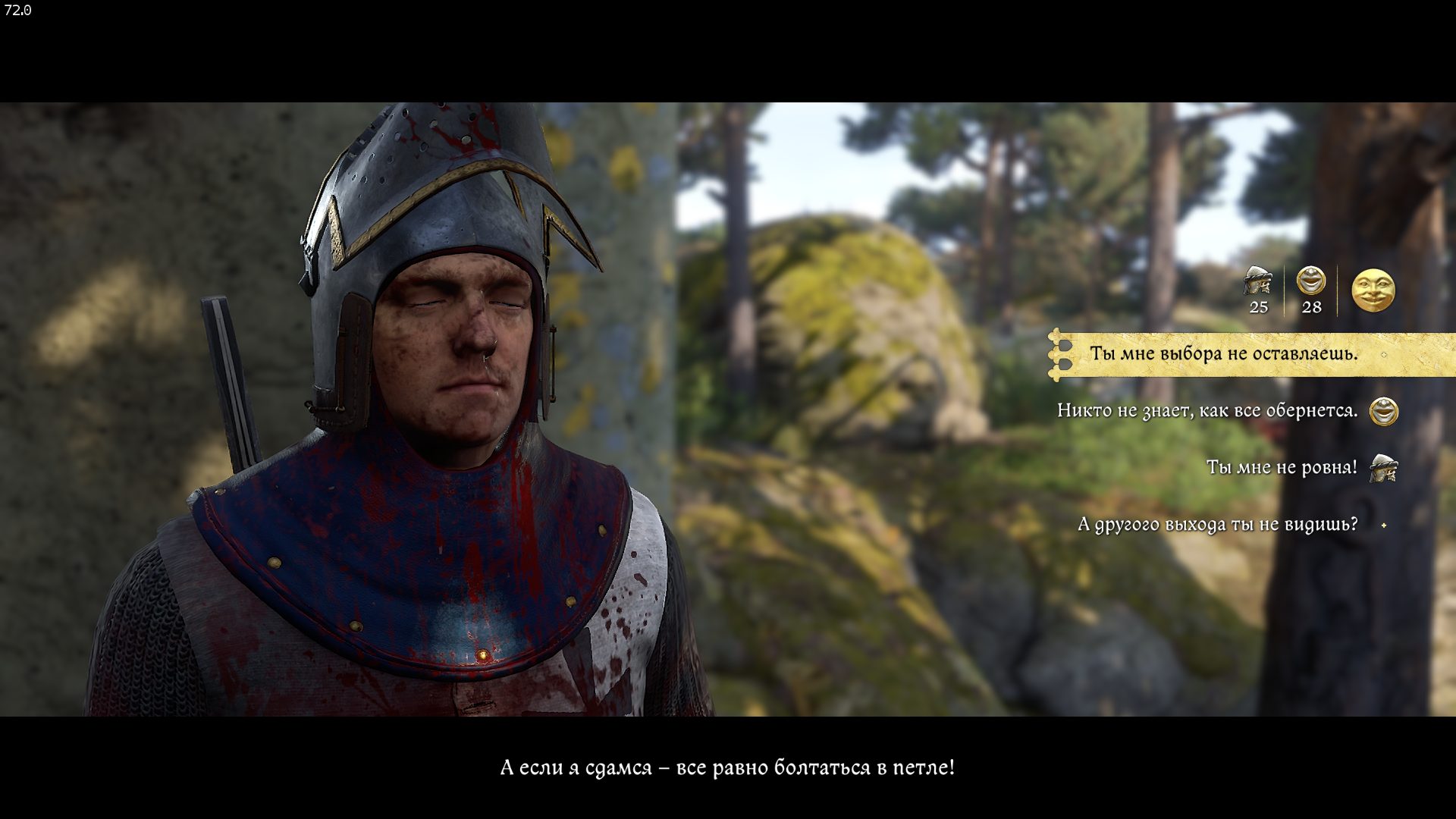
Task: Pick the "Ты мне не ровня!" reply
Action: (1282, 468)
